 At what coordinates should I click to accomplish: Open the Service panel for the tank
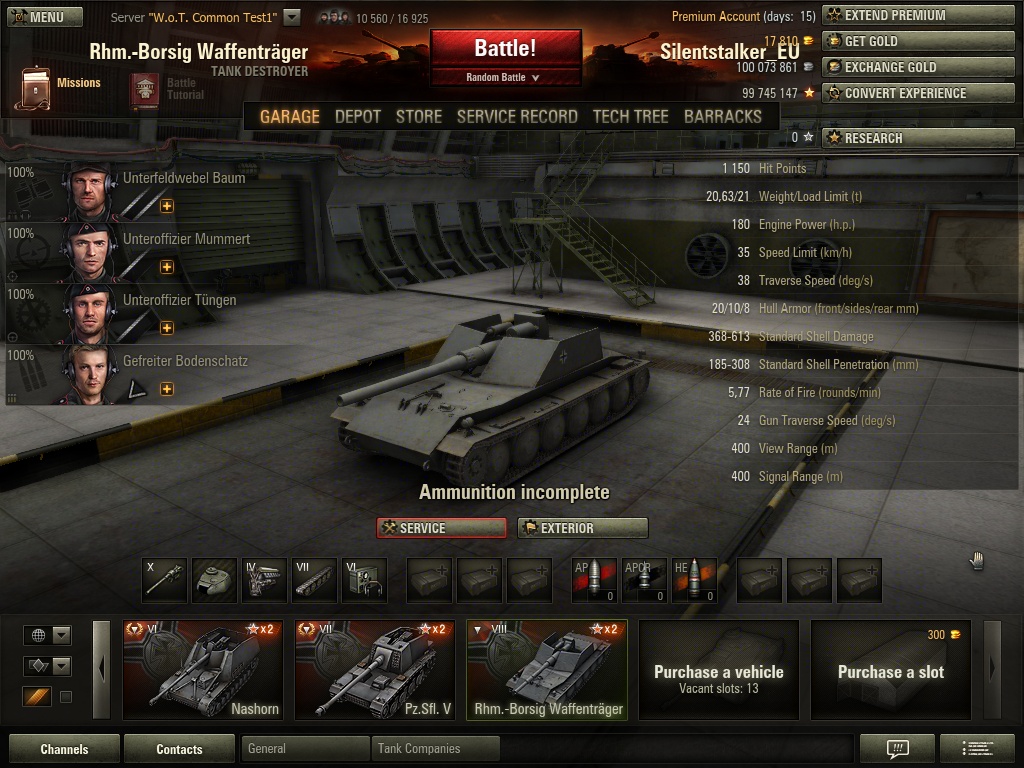[x=441, y=528]
